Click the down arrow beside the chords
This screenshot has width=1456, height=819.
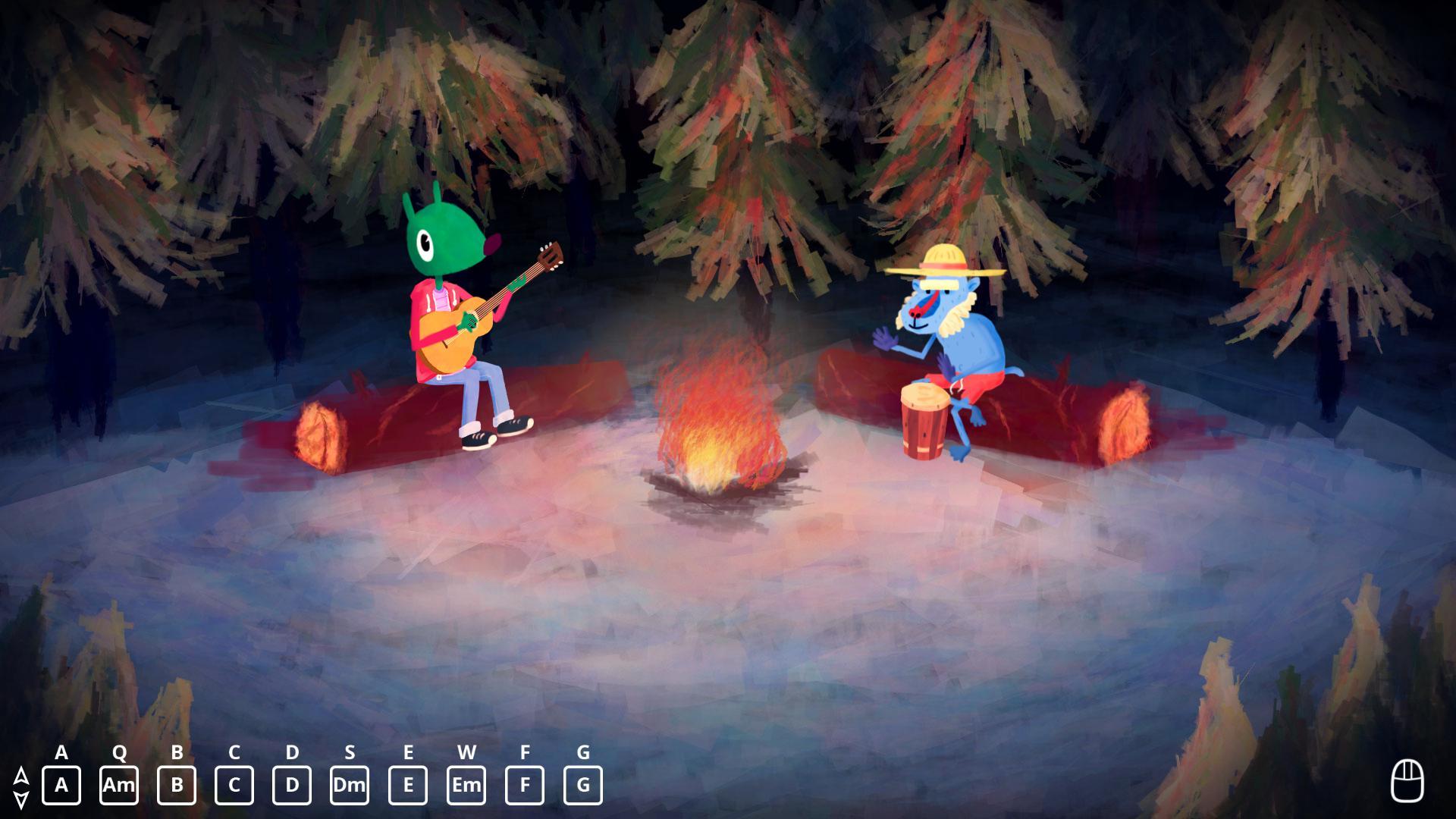pyautogui.click(x=21, y=798)
